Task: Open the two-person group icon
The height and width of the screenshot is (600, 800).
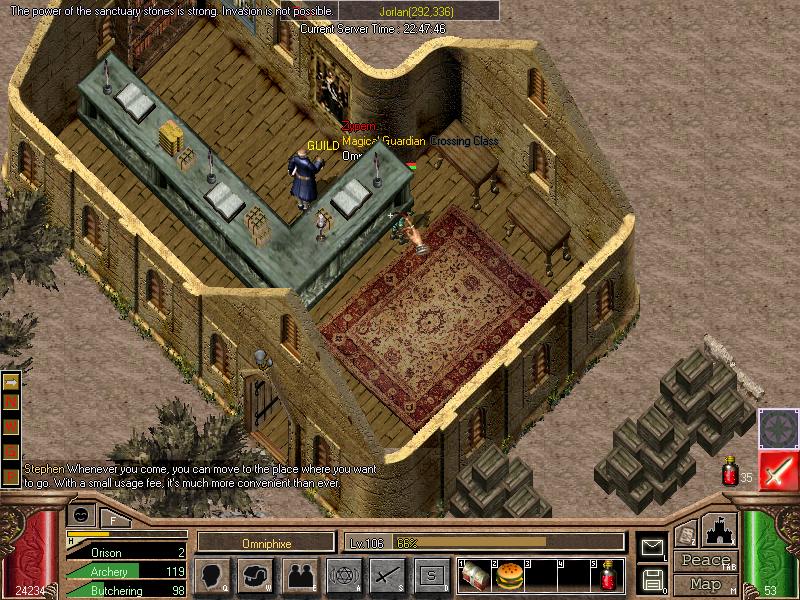Action: pyautogui.click(x=299, y=575)
